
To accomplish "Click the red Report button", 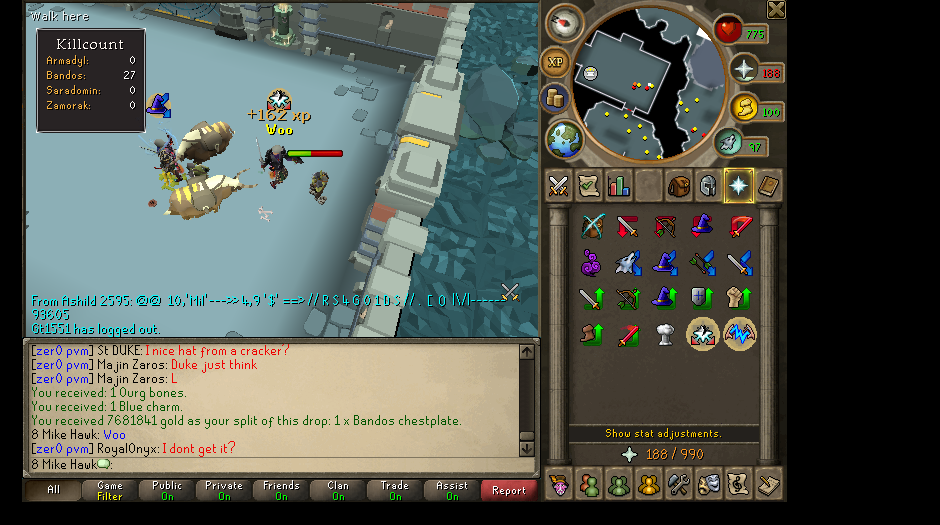I will tap(509, 490).
